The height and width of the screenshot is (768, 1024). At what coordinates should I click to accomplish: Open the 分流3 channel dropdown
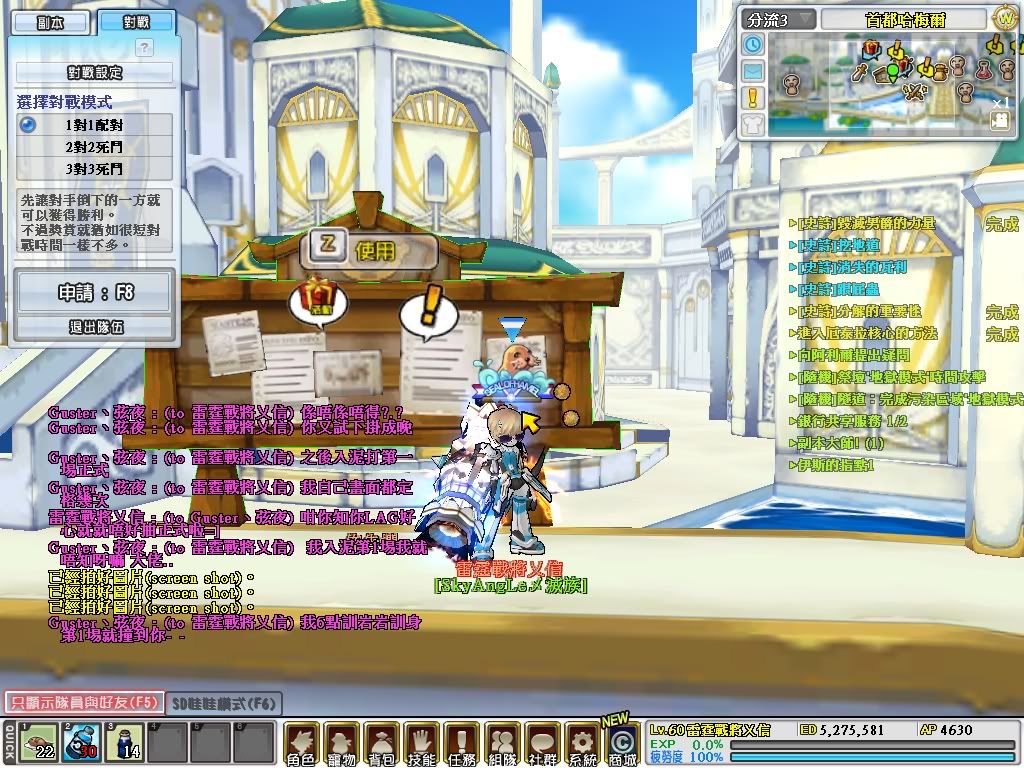pos(779,19)
